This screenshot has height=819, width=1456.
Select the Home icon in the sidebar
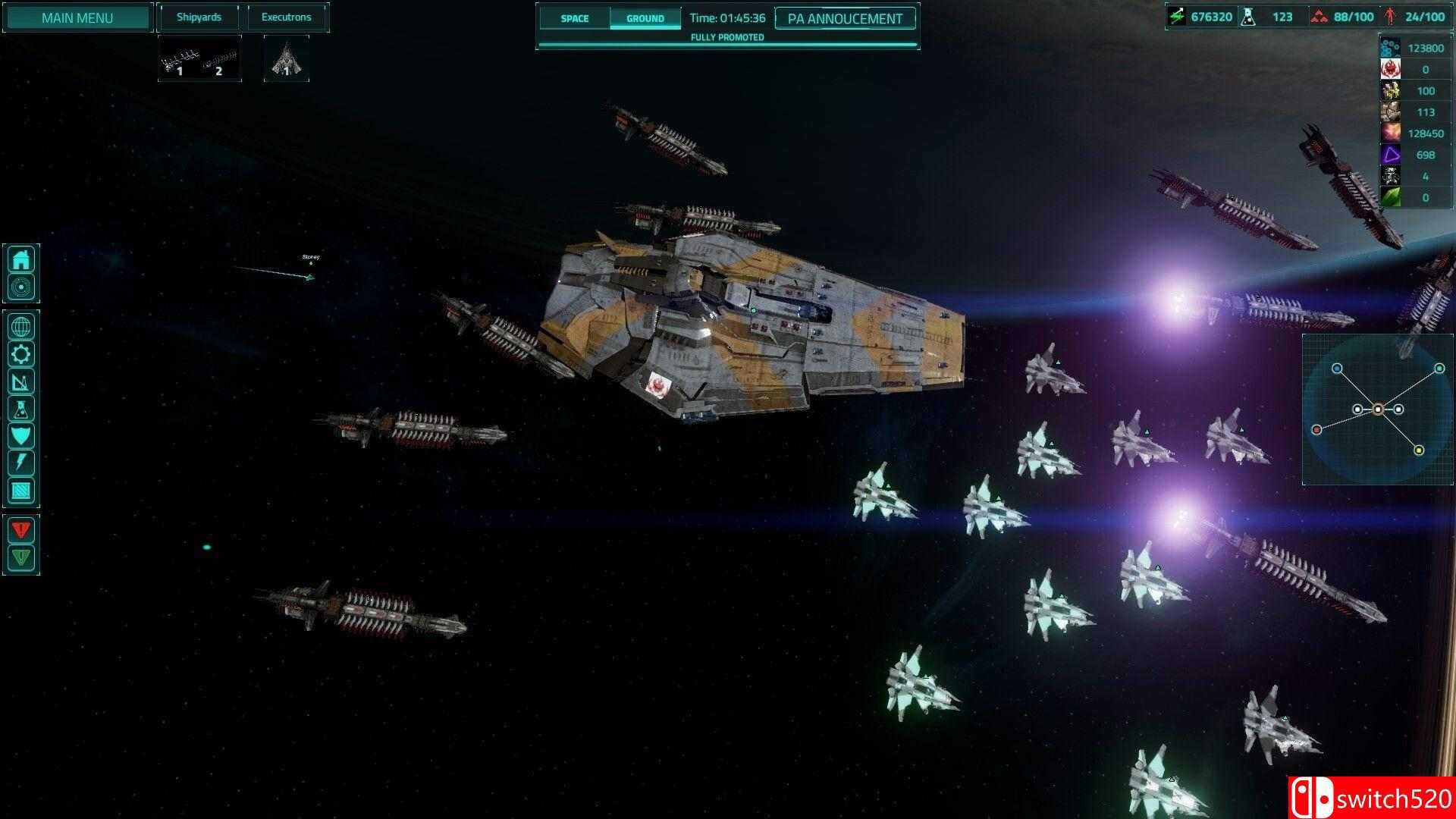22,259
